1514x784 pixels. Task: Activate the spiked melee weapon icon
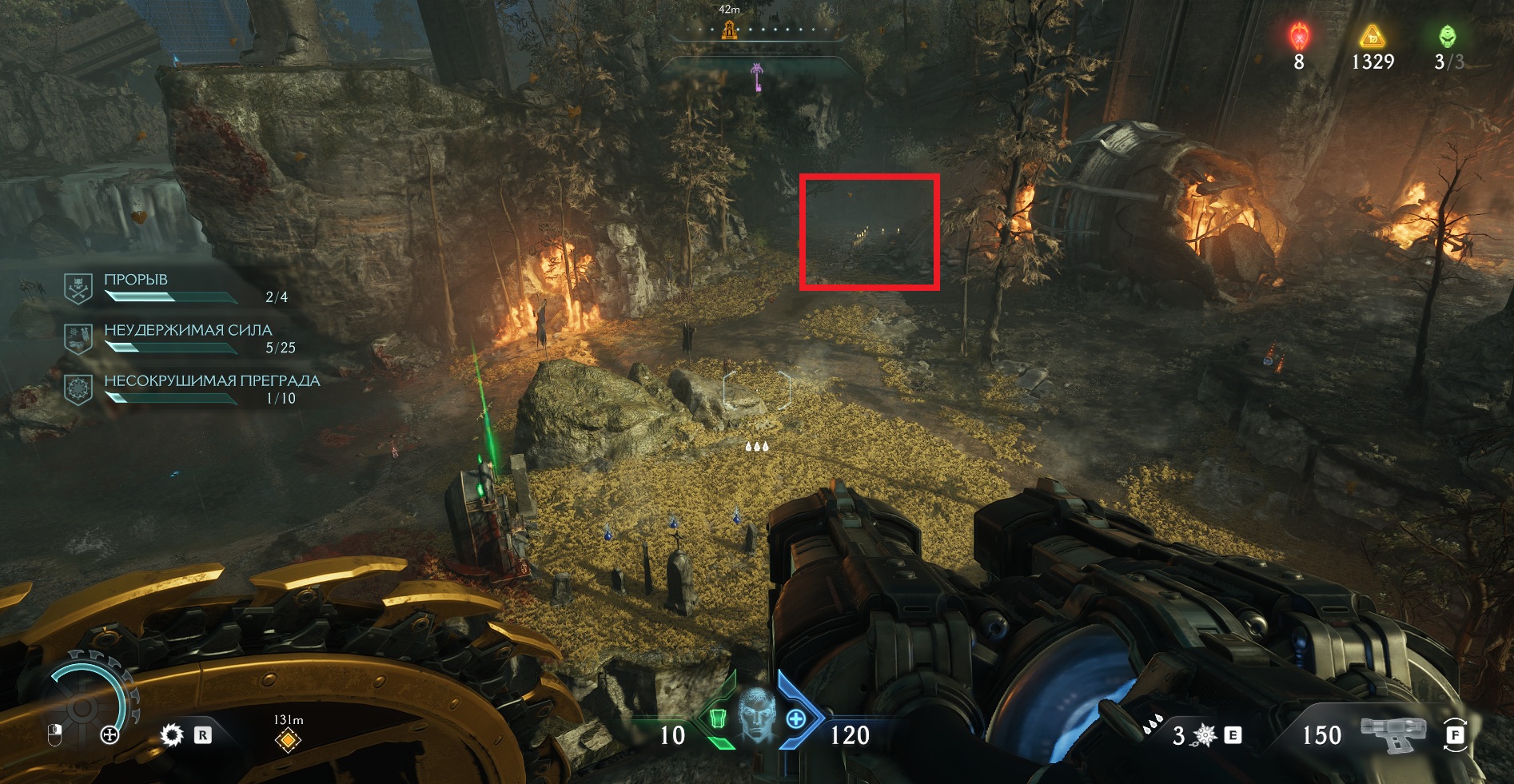pos(1205,735)
